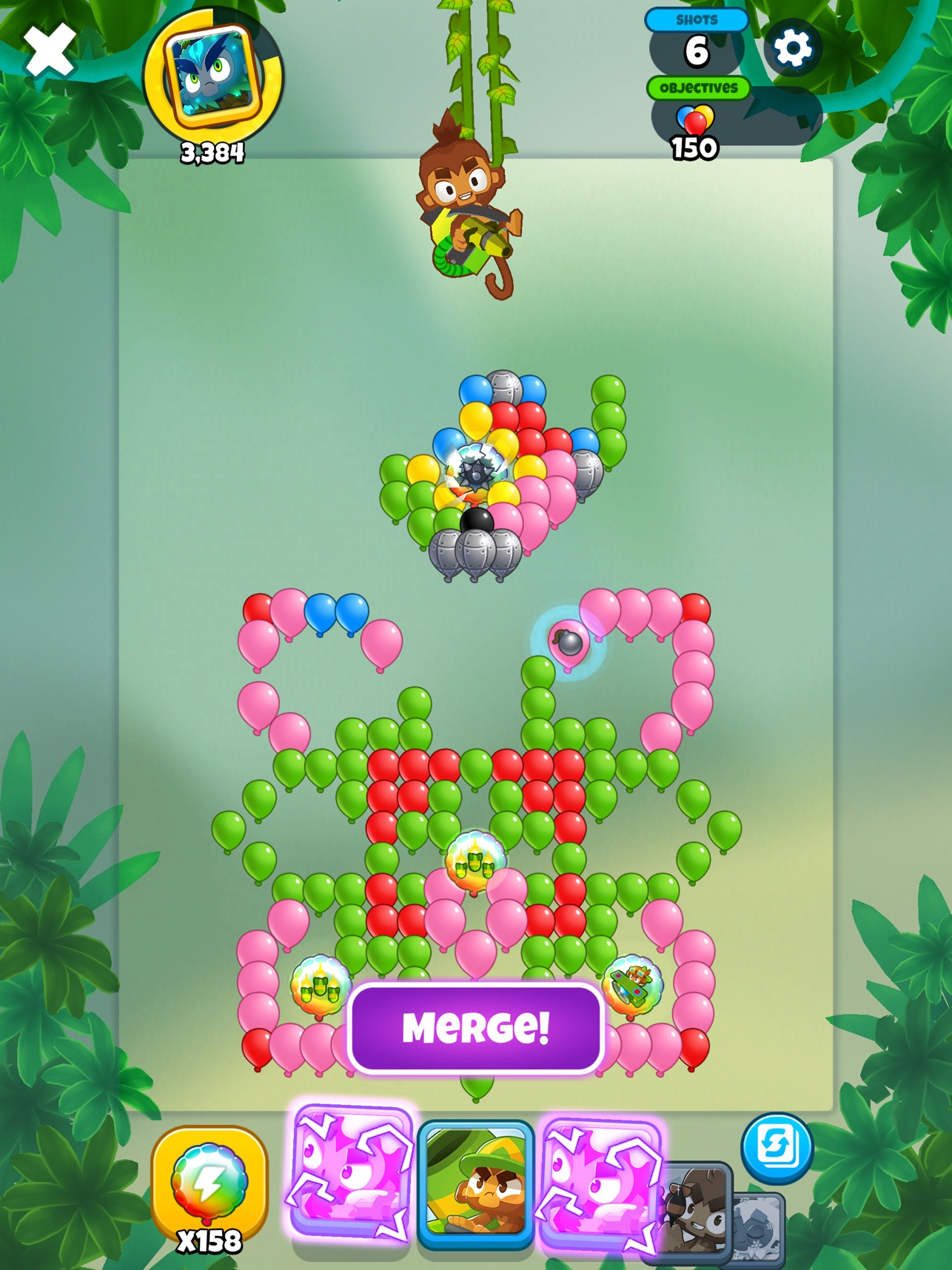This screenshot has height=1270, width=952.
Task: Click the Shots counter label
Action: [697, 21]
